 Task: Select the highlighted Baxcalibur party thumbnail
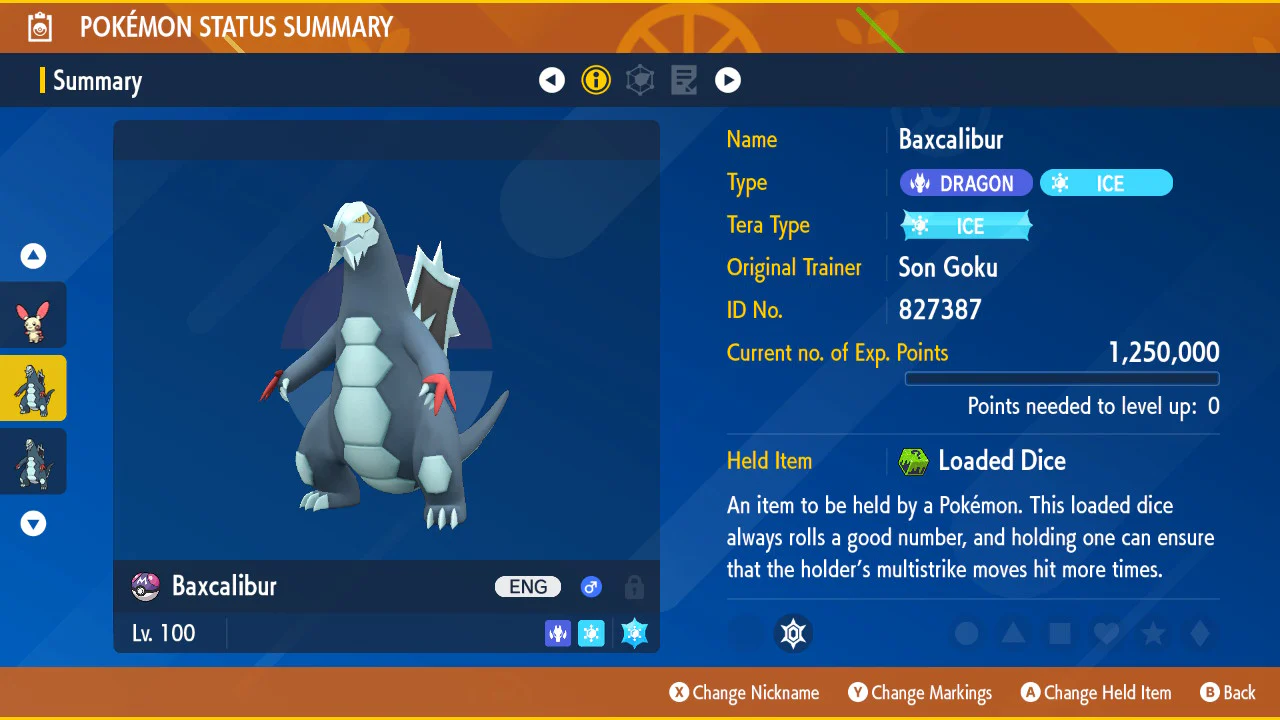coord(34,388)
